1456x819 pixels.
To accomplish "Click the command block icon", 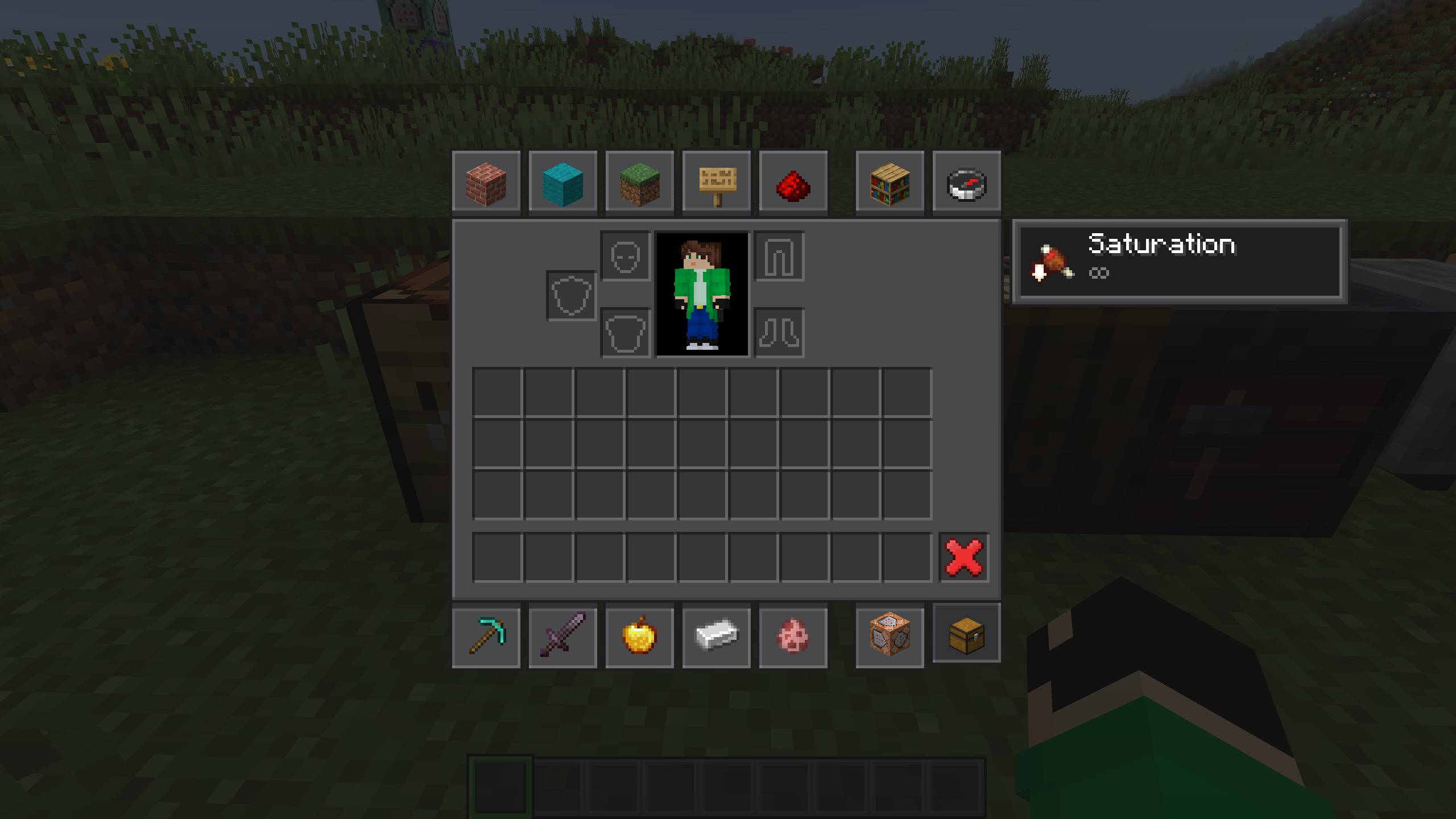I will coord(889,635).
